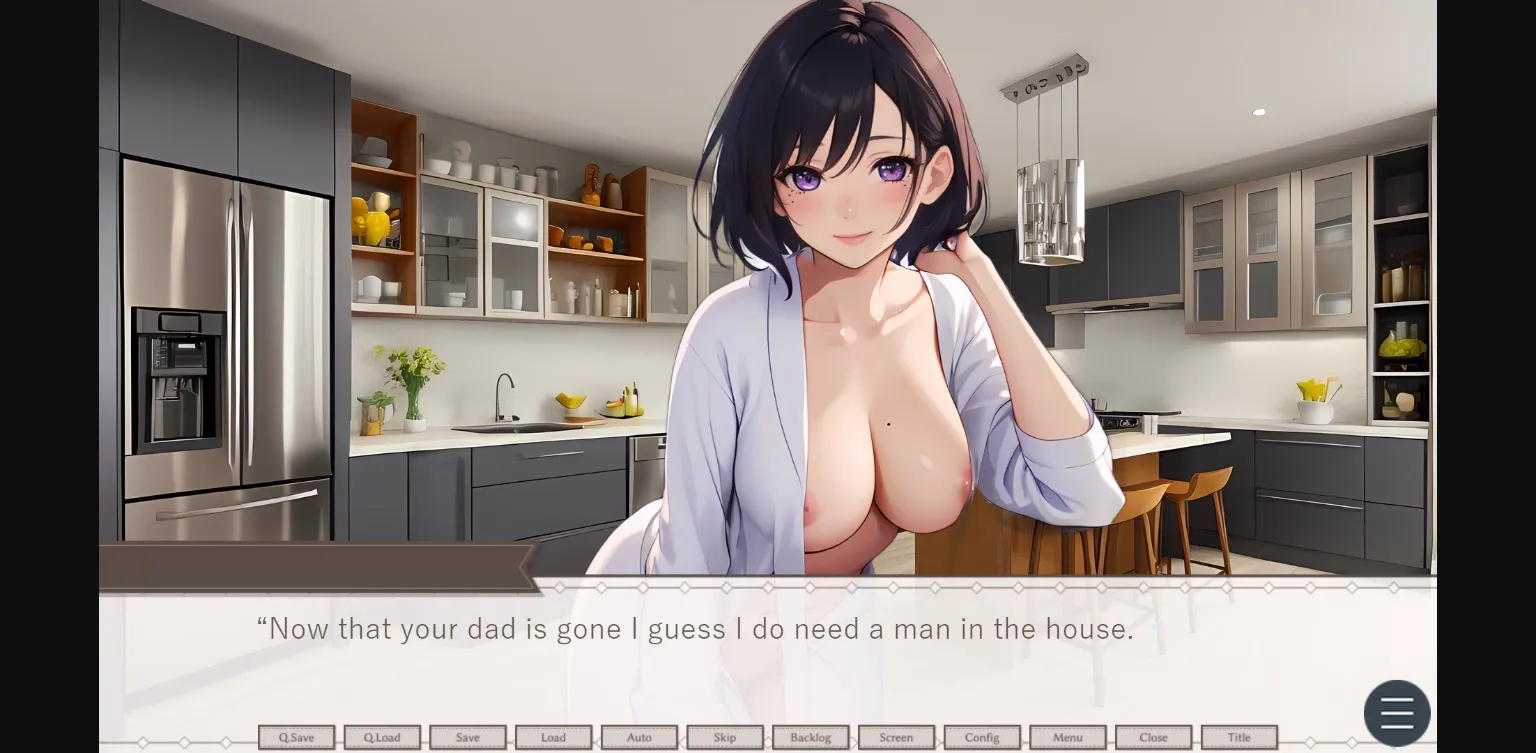1536x753 pixels.
Task: Open the hamburger menu icon
Action: [x=1397, y=712]
